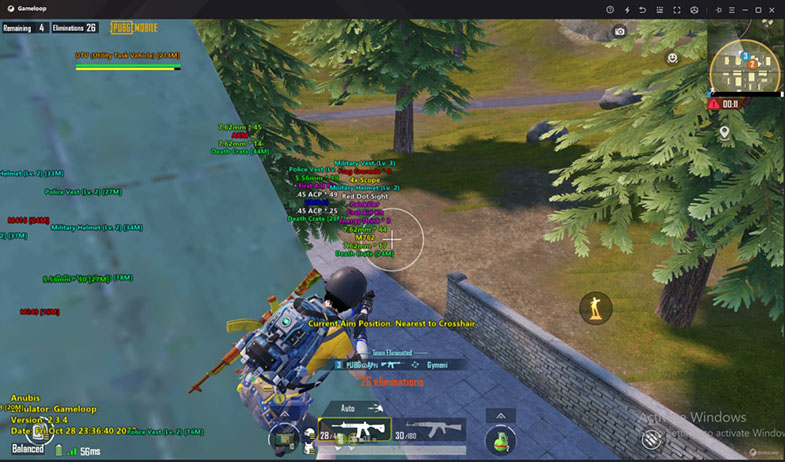Image resolution: width=785 pixels, height=462 pixels.
Task: Toggle the yellow standing stance button
Action: coord(597,308)
